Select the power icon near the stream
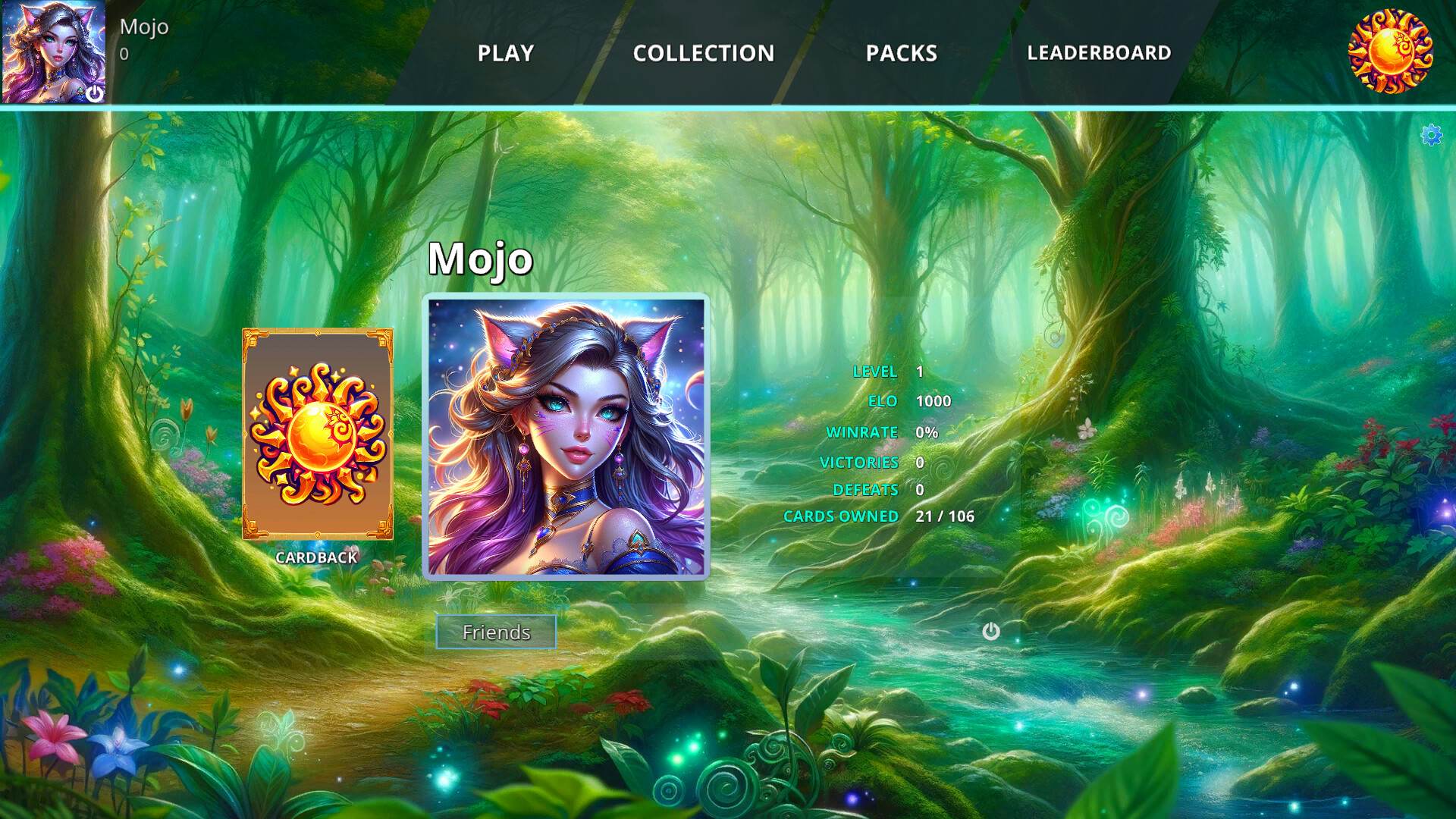The width and height of the screenshot is (1456, 819). (x=992, y=630)
